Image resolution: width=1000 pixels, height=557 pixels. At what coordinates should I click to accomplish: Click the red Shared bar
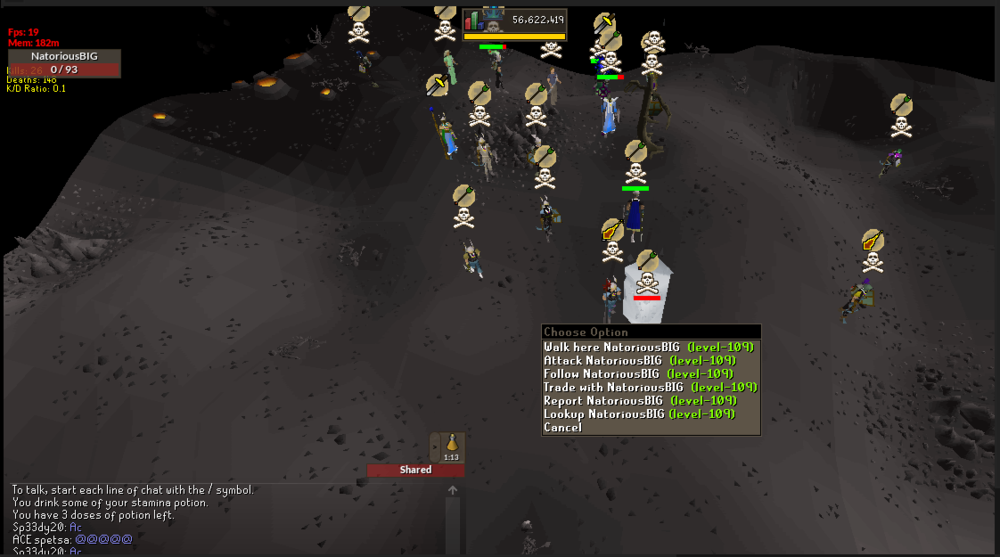click(x=415, y=469)
